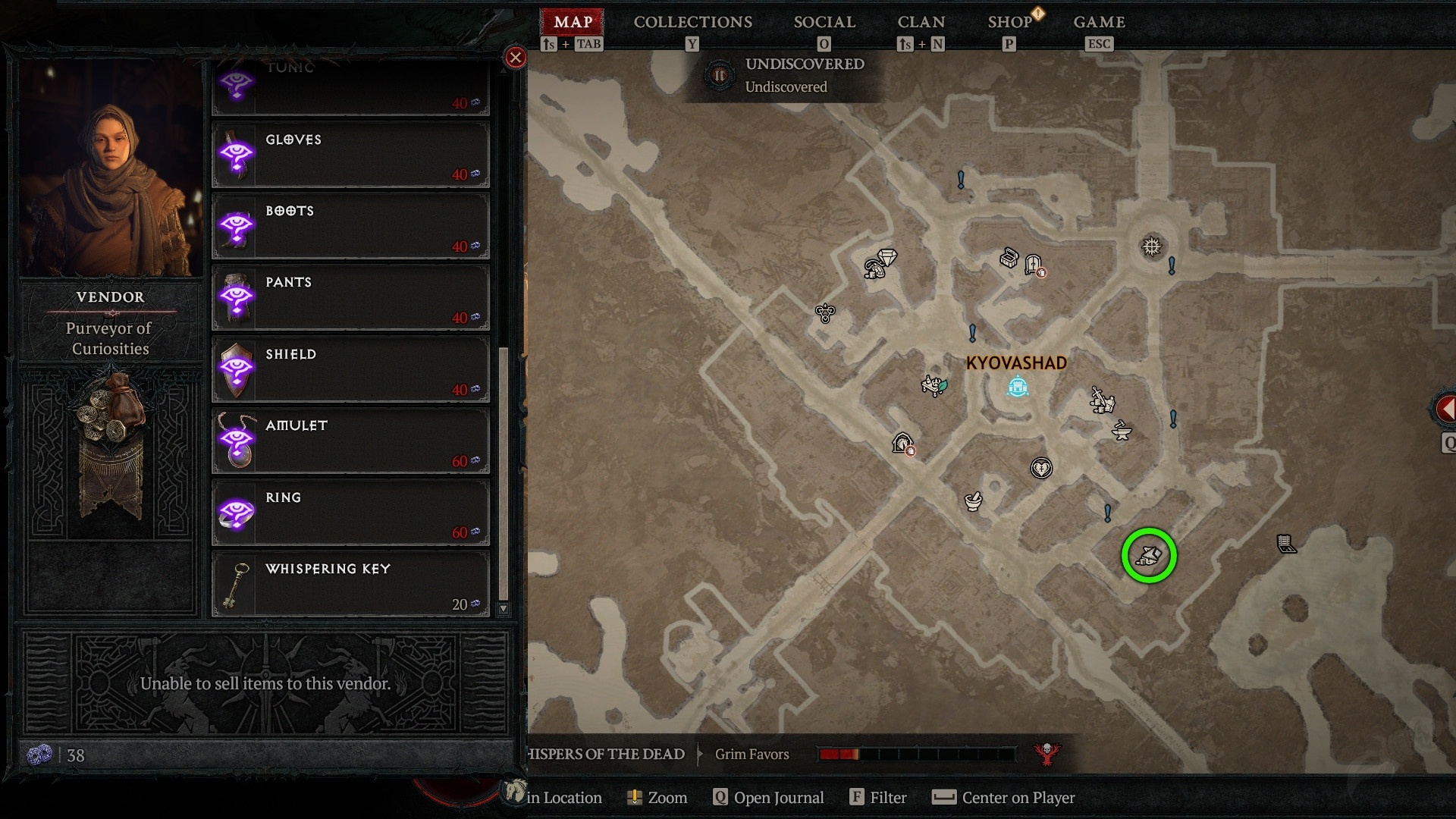This screenshot has width=1456, height=819.
Task: Open the Social tab
Action: [824, 23]
